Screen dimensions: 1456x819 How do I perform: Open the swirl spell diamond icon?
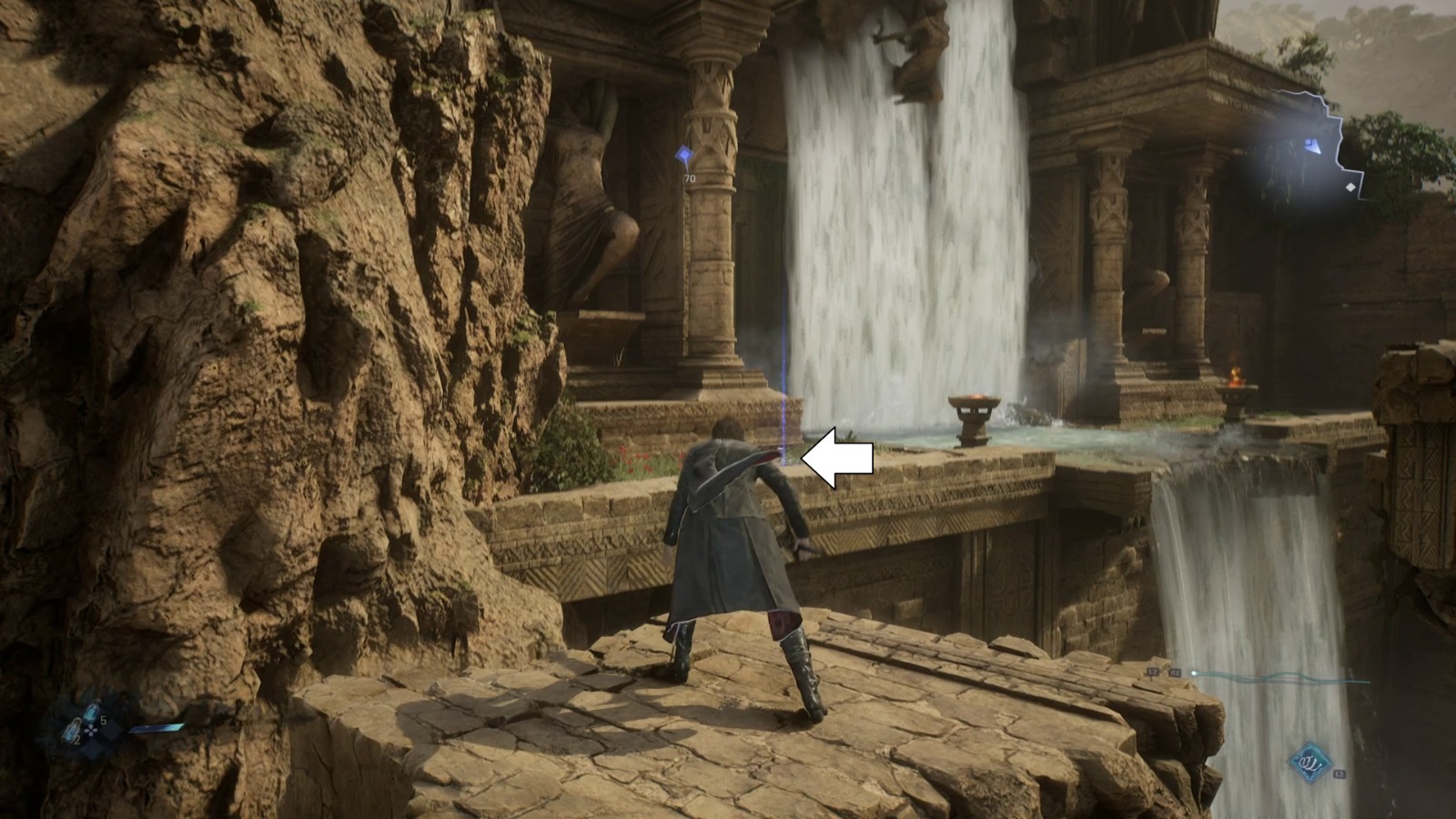coord(1309,762)
